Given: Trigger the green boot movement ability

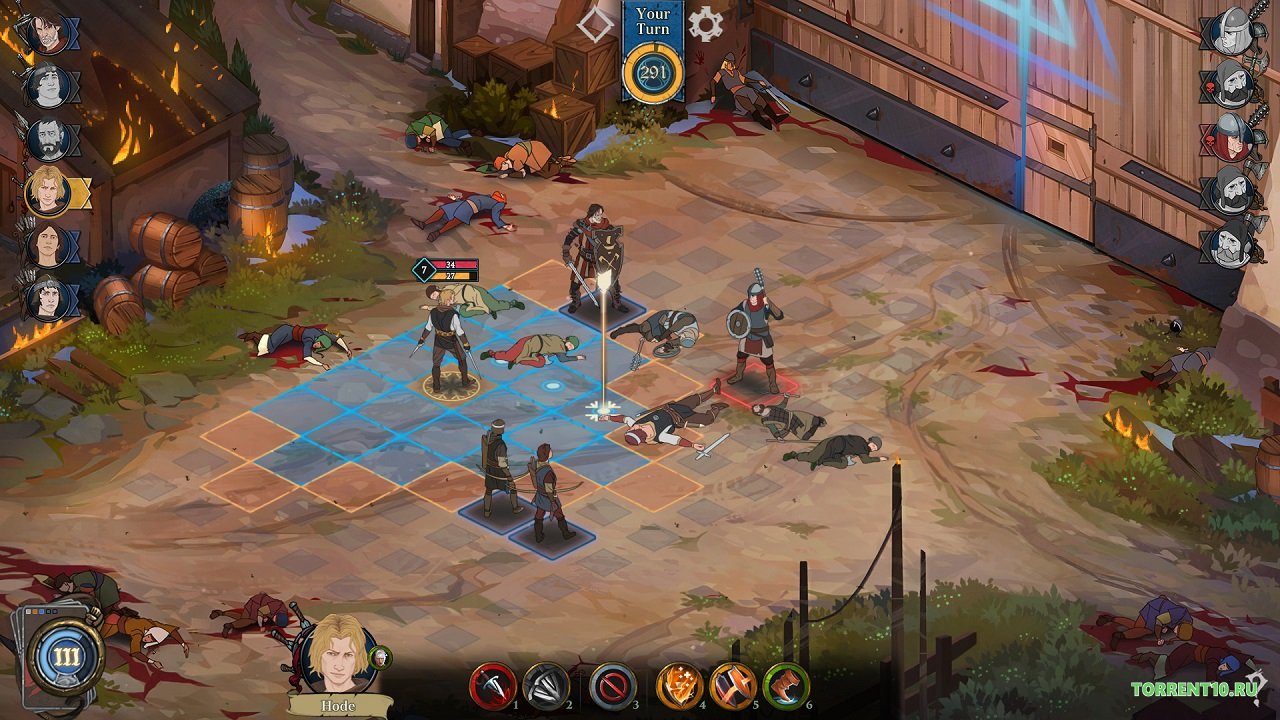Looking at the screenshot, I should coord(786,686).
